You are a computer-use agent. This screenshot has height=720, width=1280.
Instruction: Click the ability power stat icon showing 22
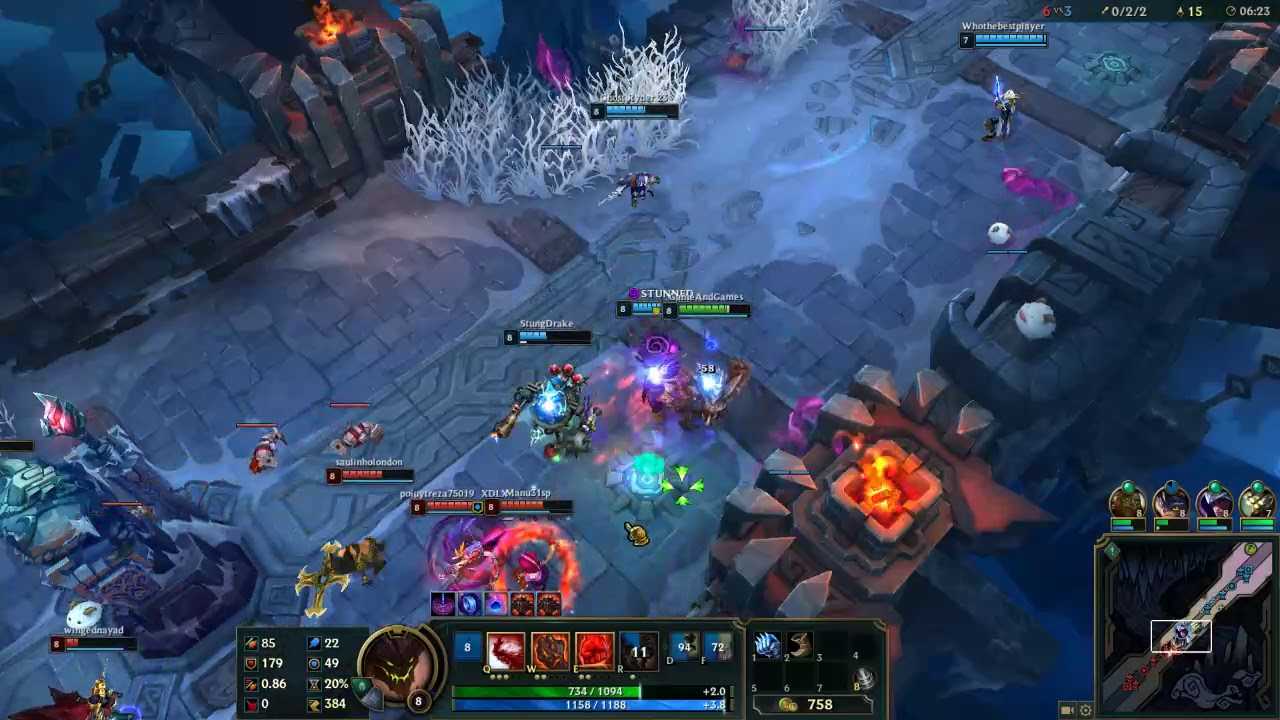click(315, 641)
